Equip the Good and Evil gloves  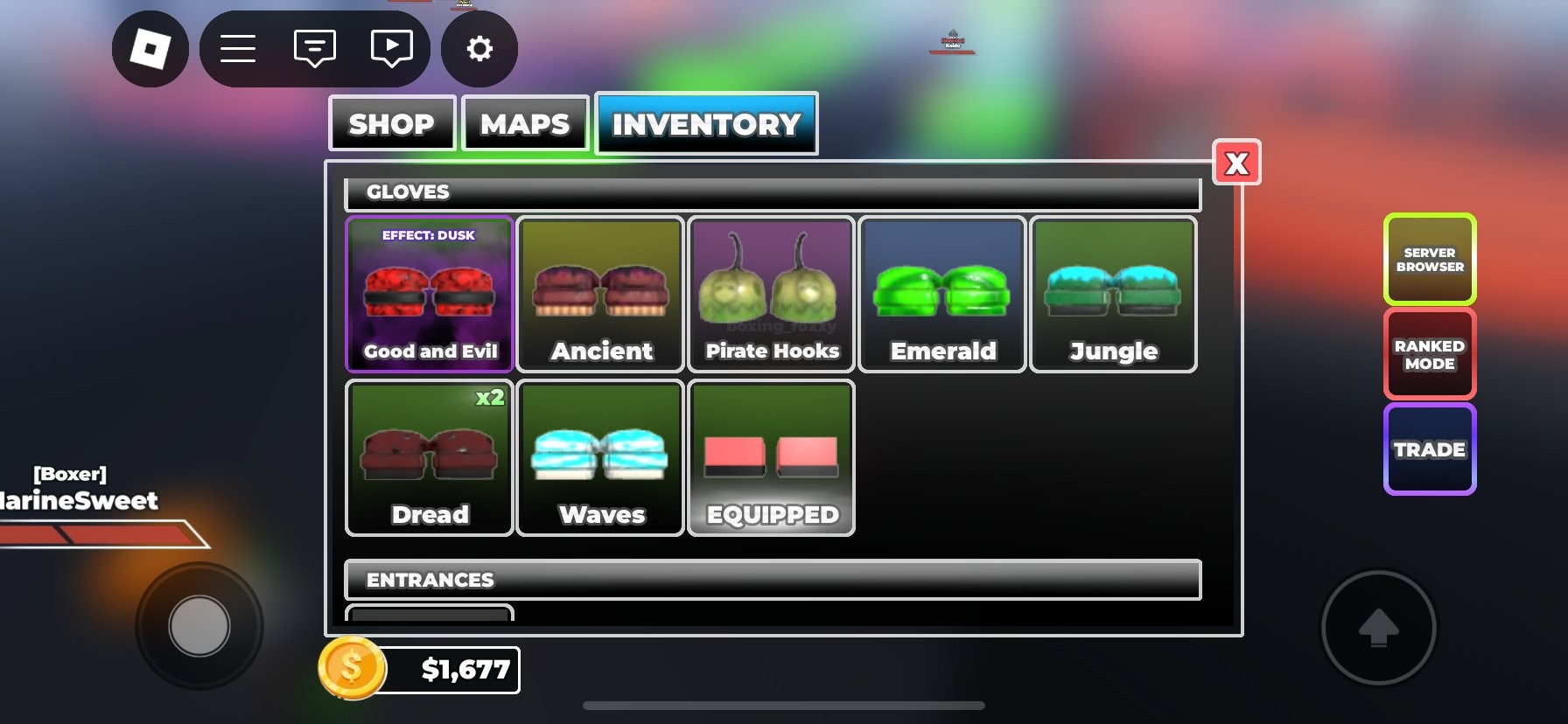point(429,294)
